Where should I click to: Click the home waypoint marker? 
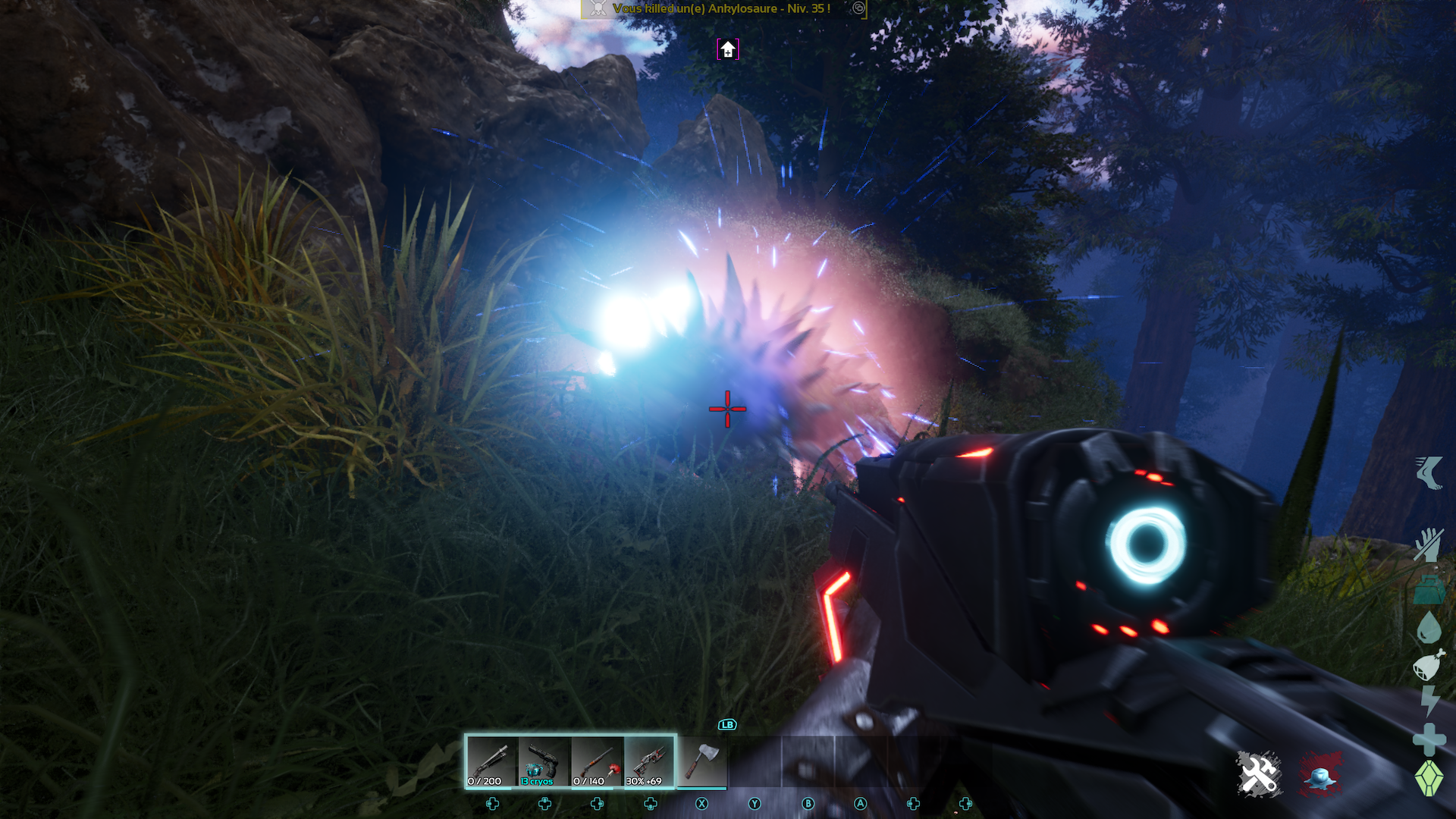[x=728, y=50]
